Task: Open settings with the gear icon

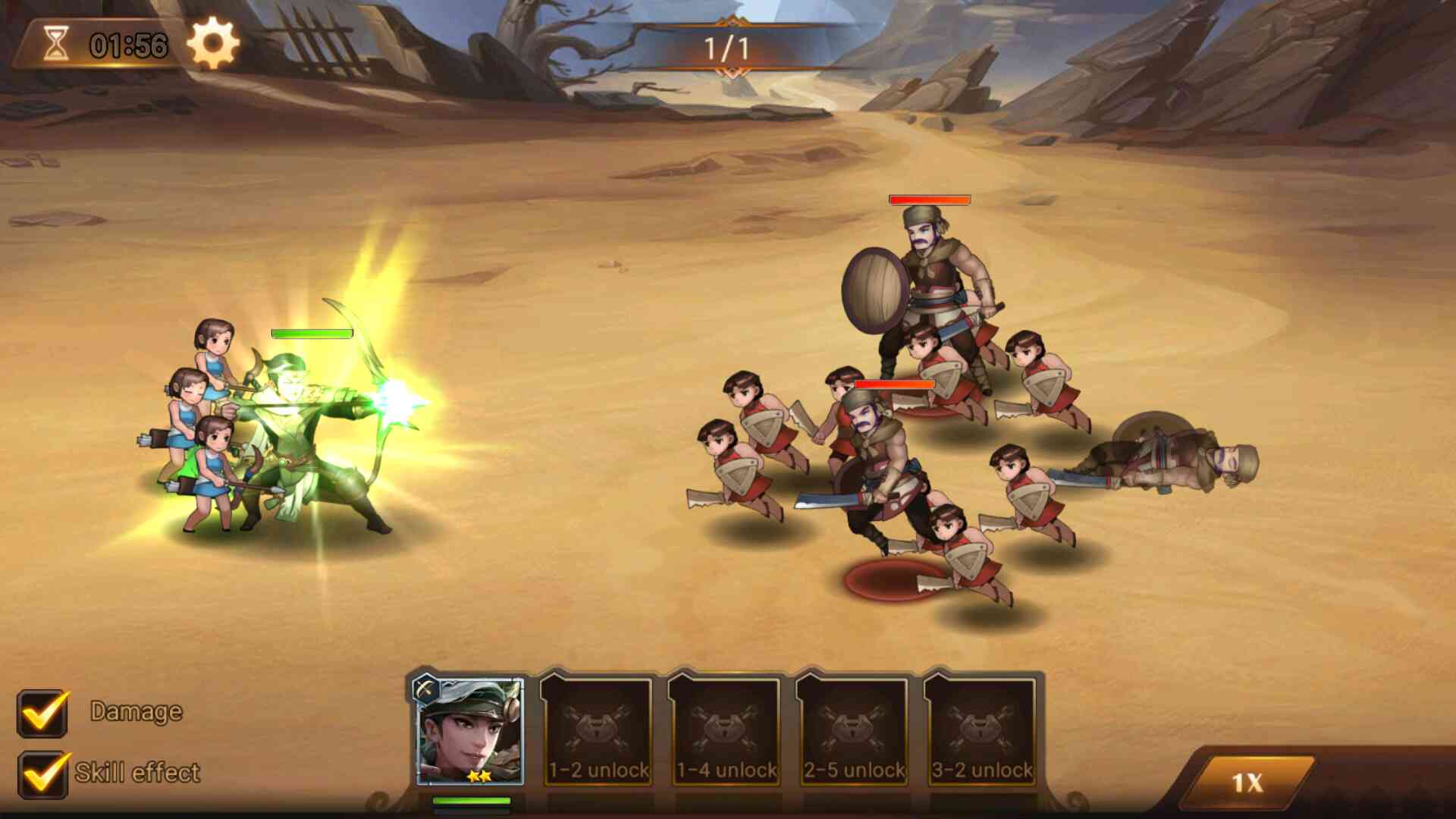Action: pyautogui.click(x=213, y=43)
